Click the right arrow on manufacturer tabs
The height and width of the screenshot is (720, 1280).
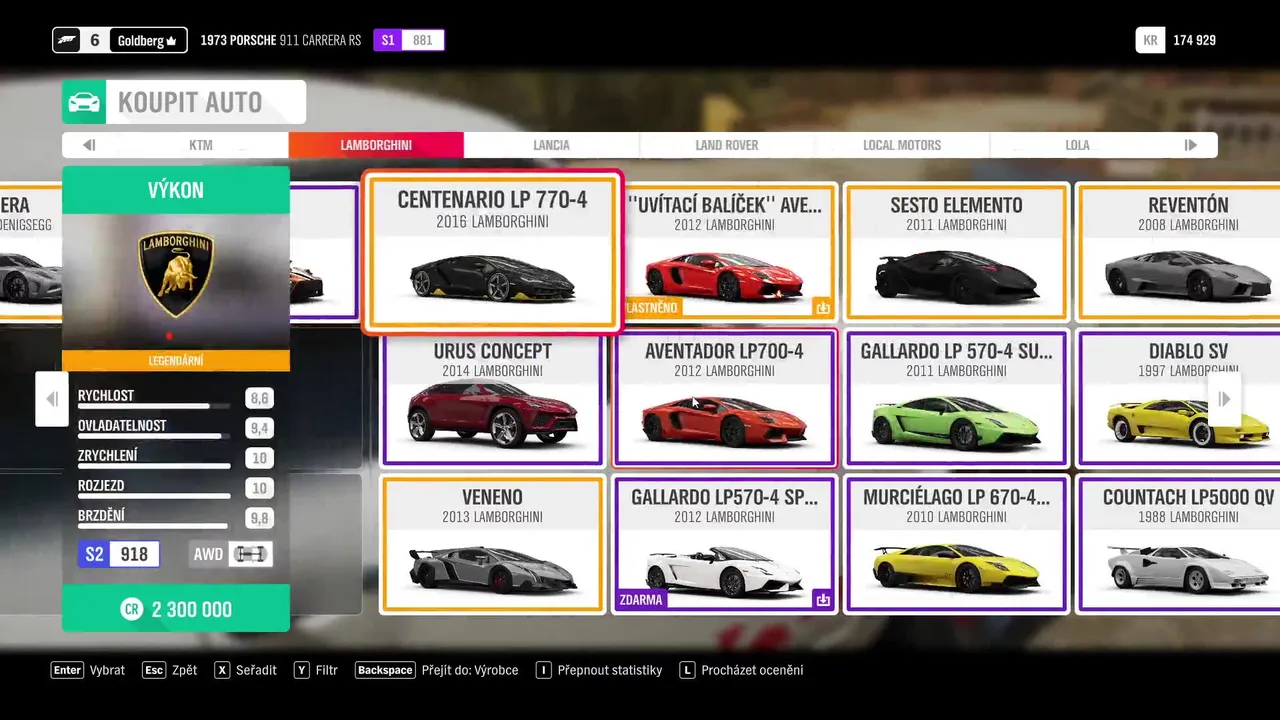(x=1190, y=145)
